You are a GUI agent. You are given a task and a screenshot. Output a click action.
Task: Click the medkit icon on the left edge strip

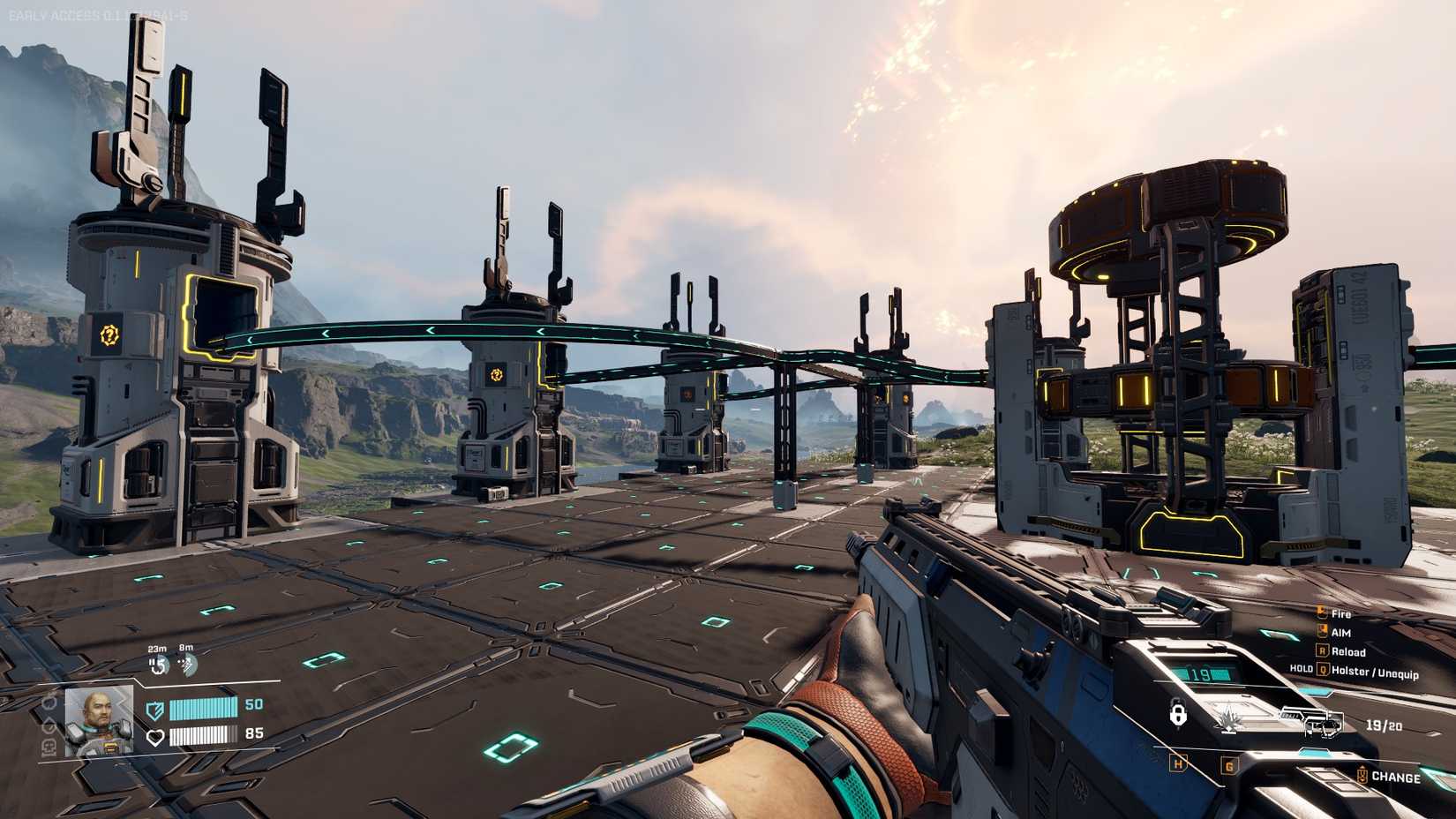click(49, 745)
